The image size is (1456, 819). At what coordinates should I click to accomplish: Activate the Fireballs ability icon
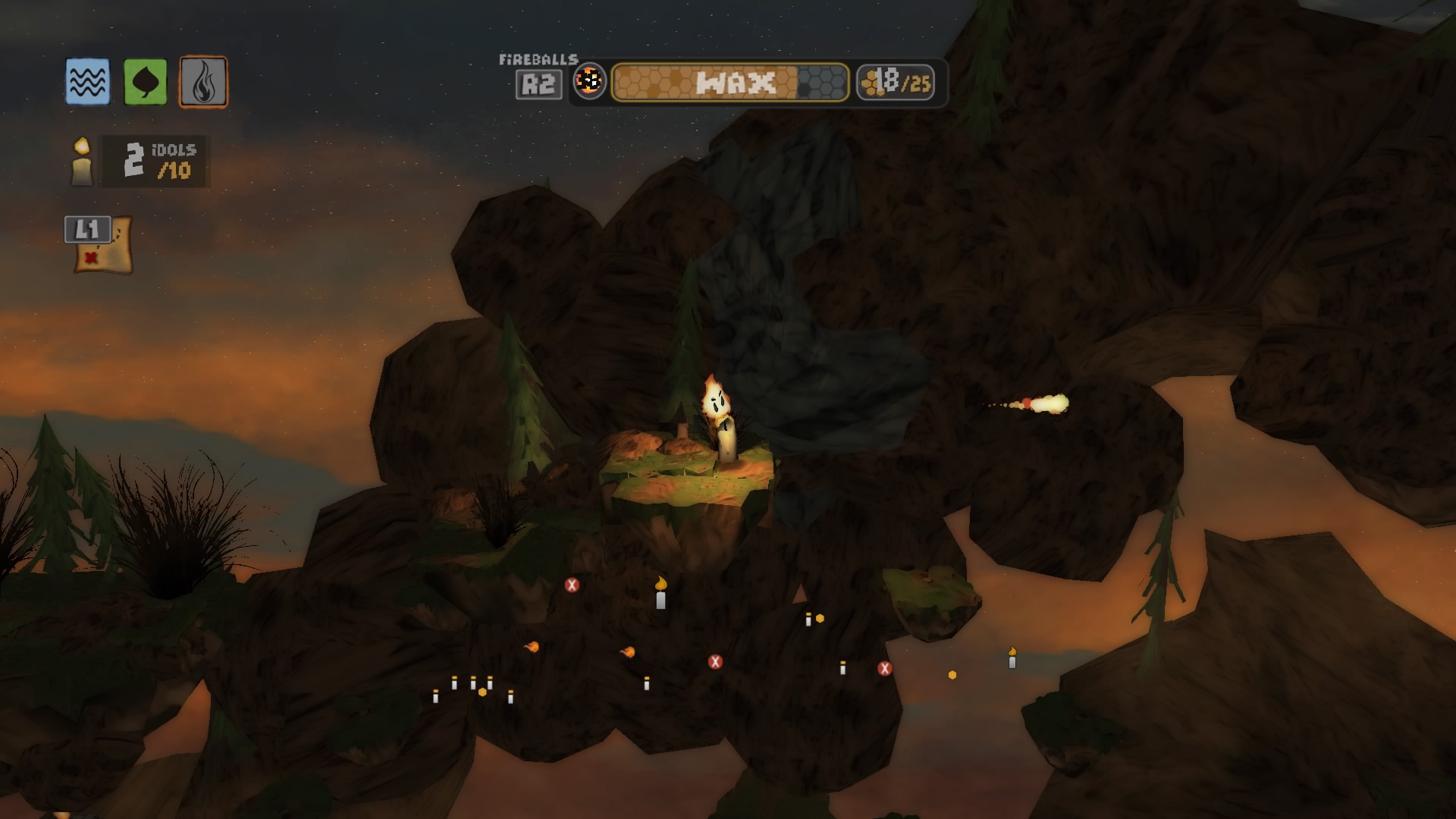tap(589, 82)
